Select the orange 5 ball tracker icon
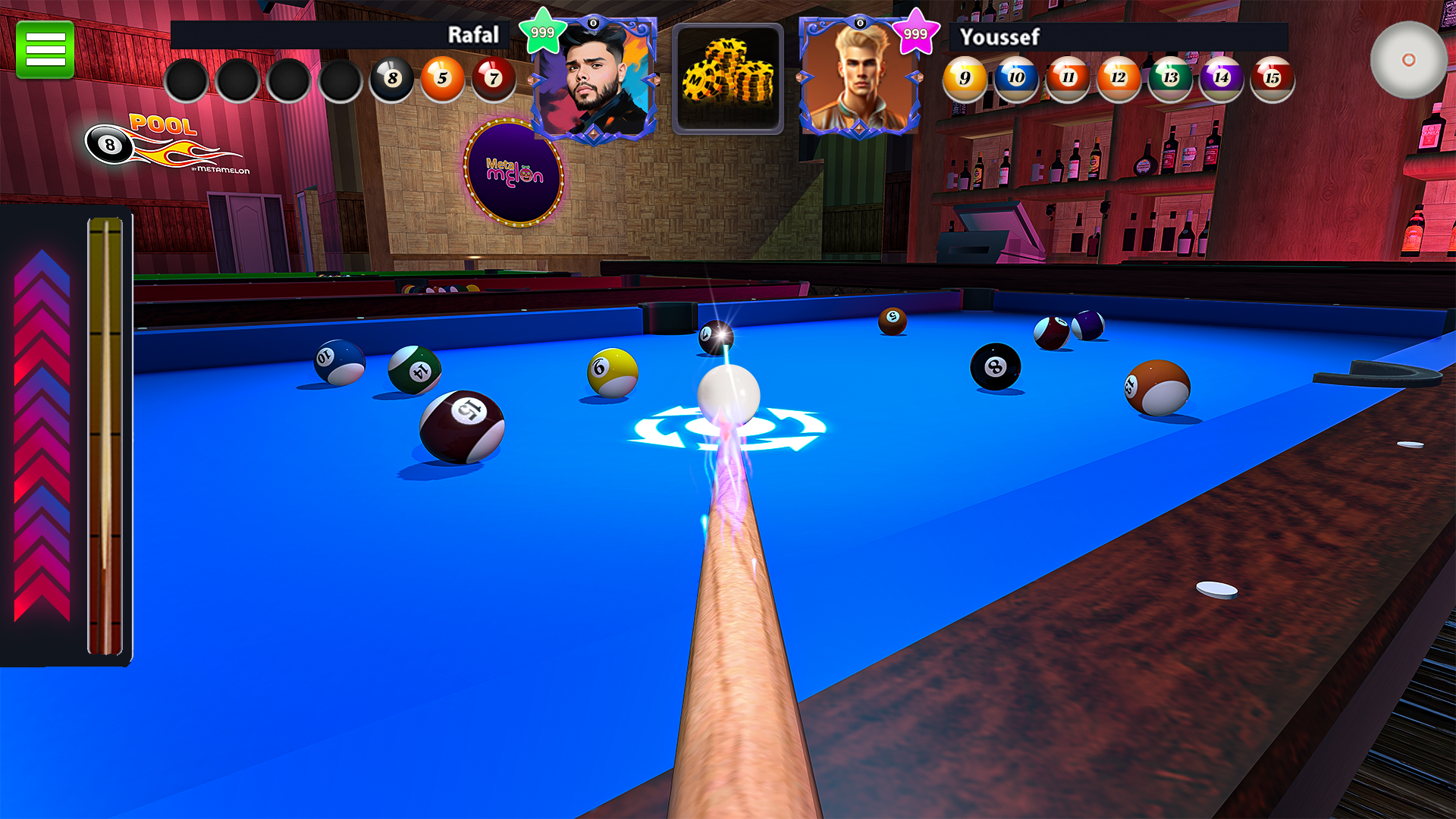 [x=443, y=78]
